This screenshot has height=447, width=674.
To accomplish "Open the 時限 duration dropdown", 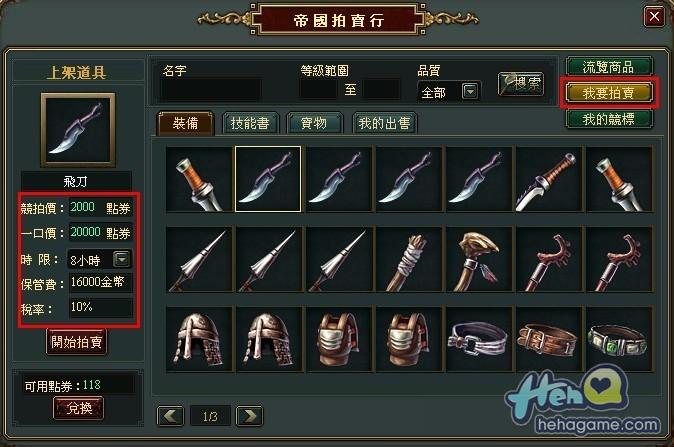I will coord(121,259).
